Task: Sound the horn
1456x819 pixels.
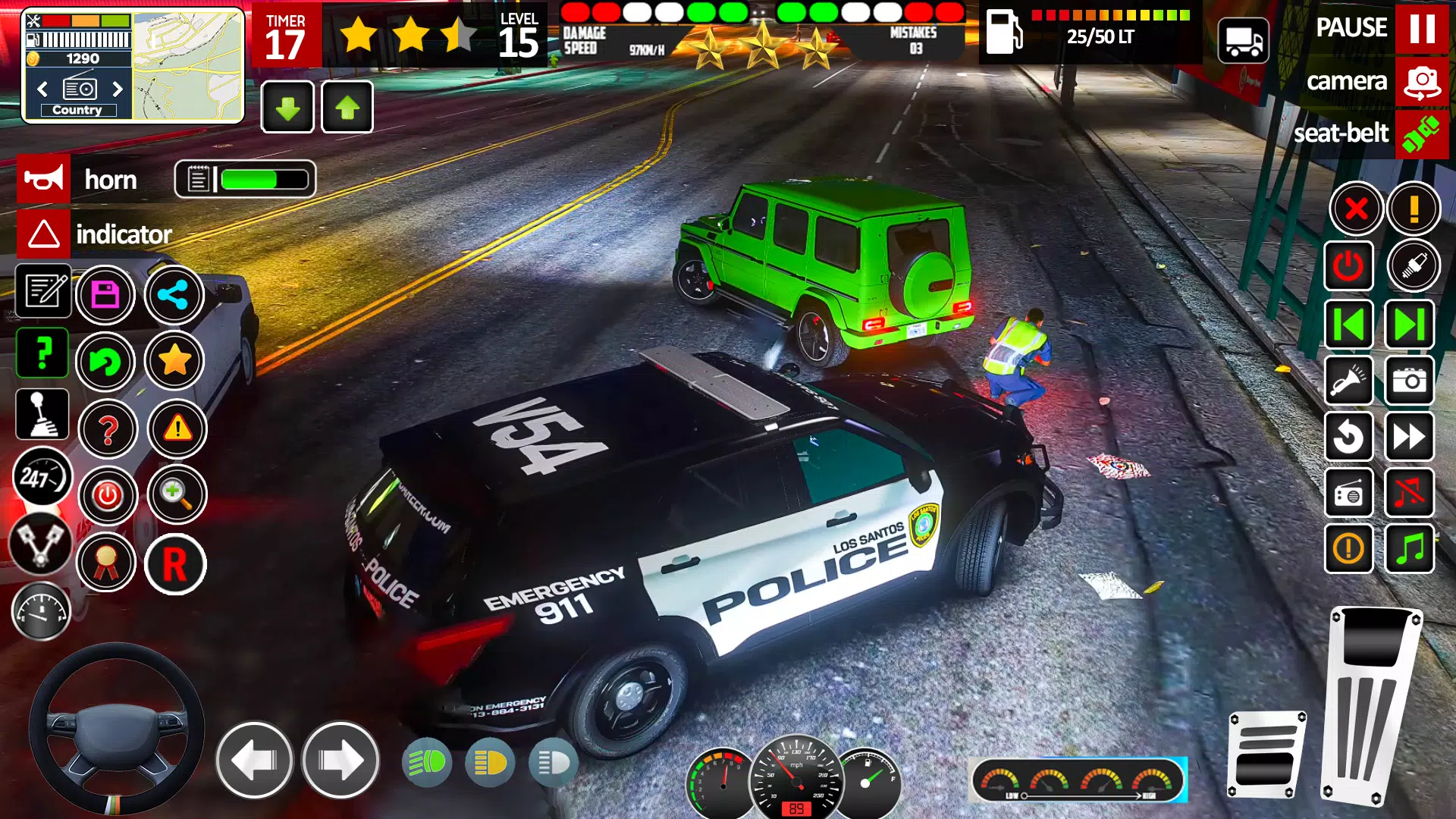Action: click(44, 179)
